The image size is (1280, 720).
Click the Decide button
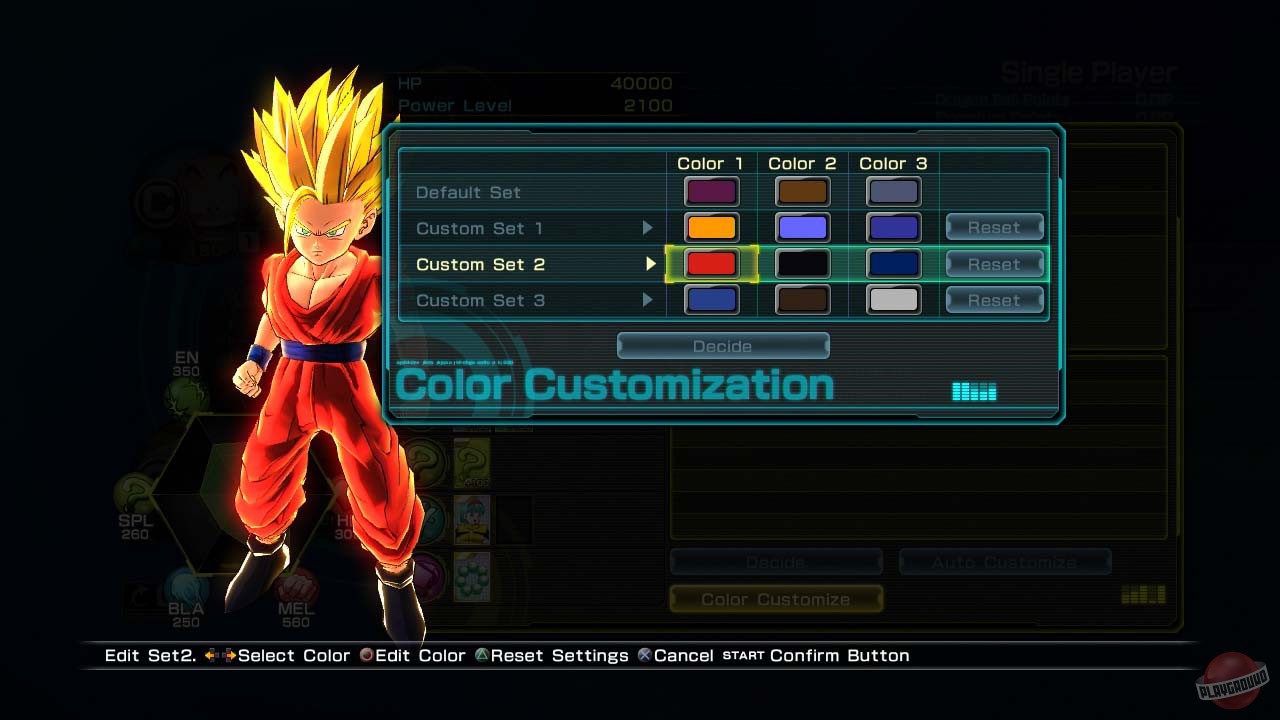[x=722, y=346]
